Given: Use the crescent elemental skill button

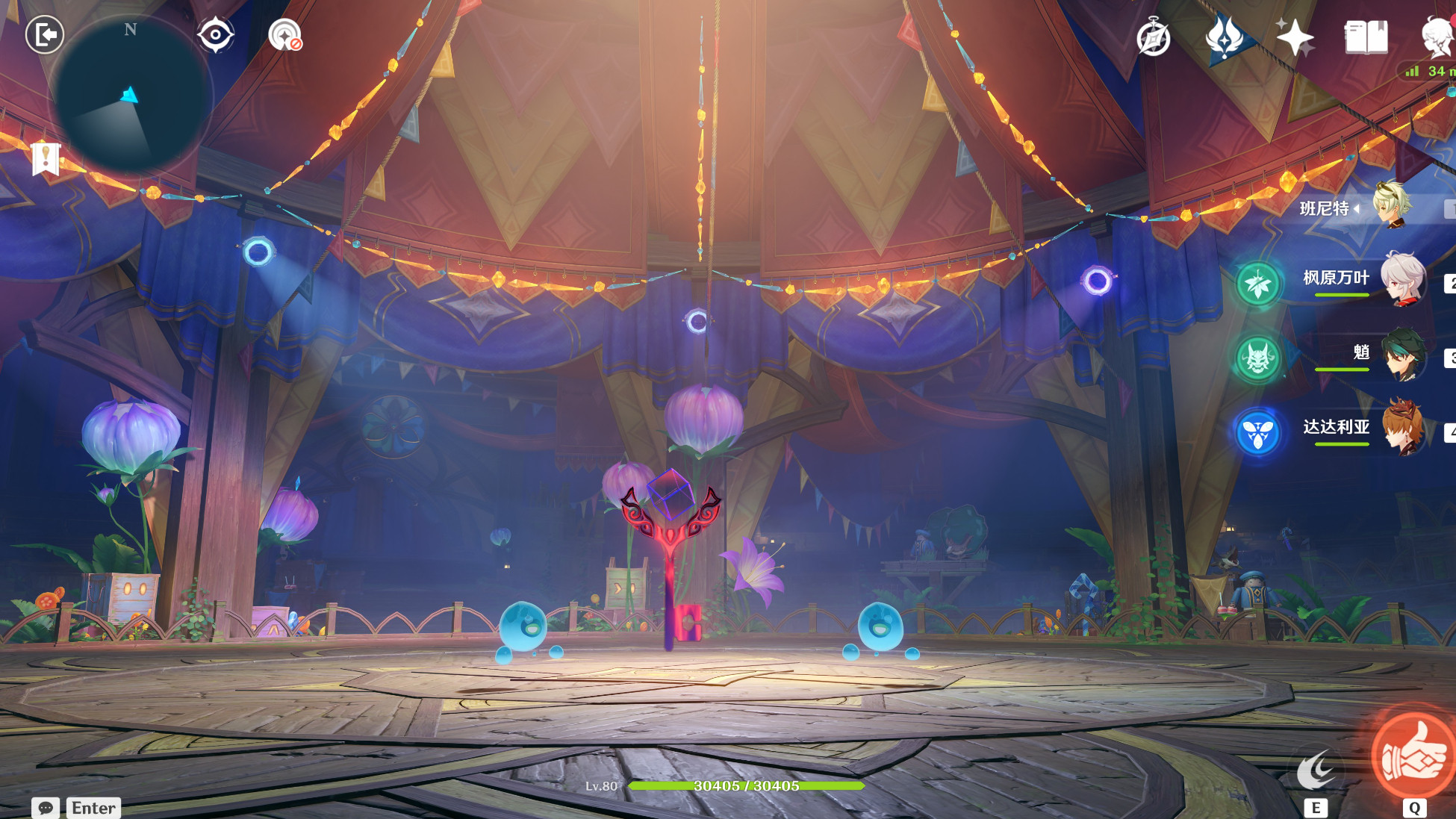Looking at the screenshot, I should pyautogui.click(x=1316, y=771).
